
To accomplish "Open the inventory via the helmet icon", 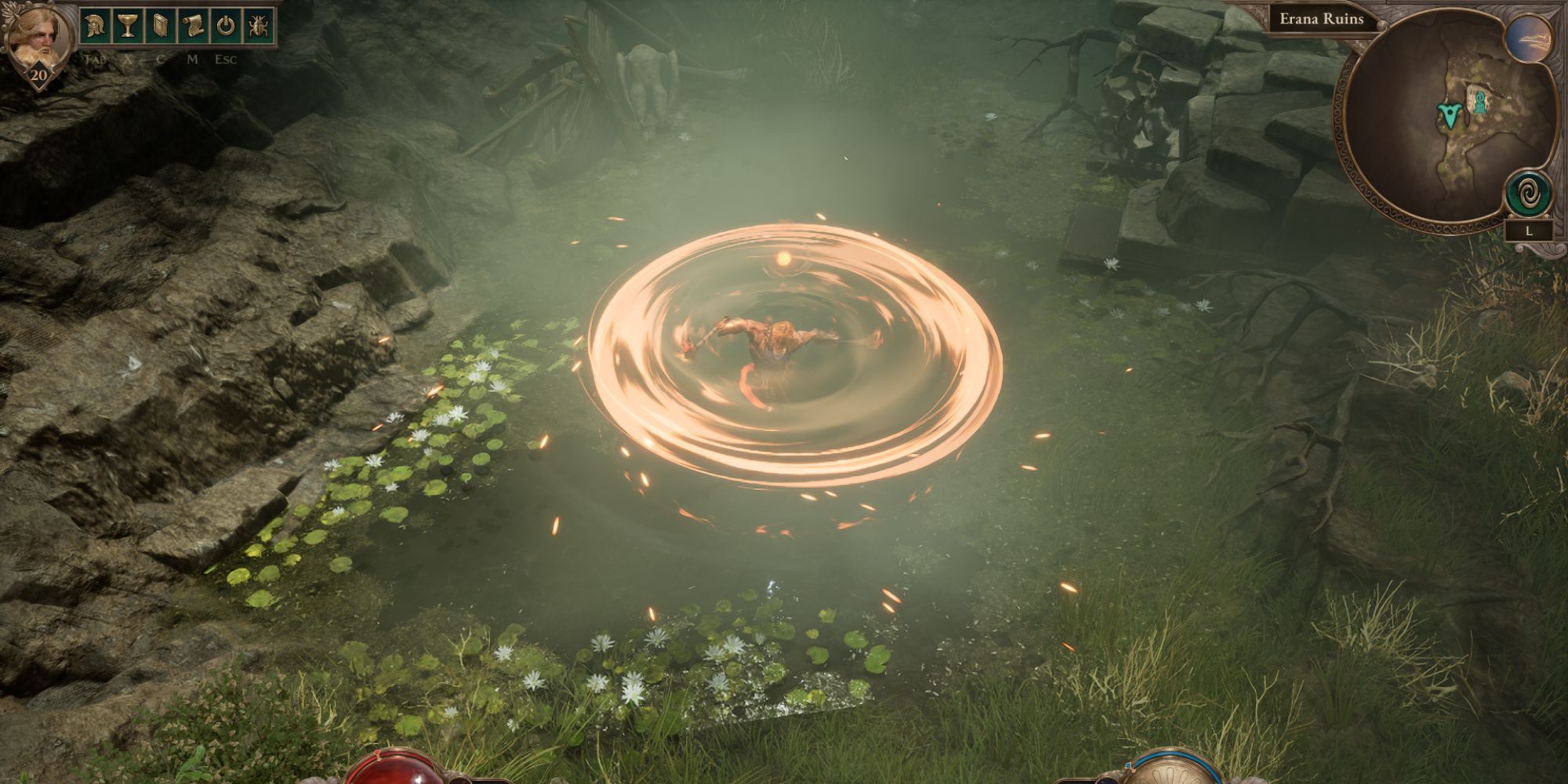I will click(94, 25).
